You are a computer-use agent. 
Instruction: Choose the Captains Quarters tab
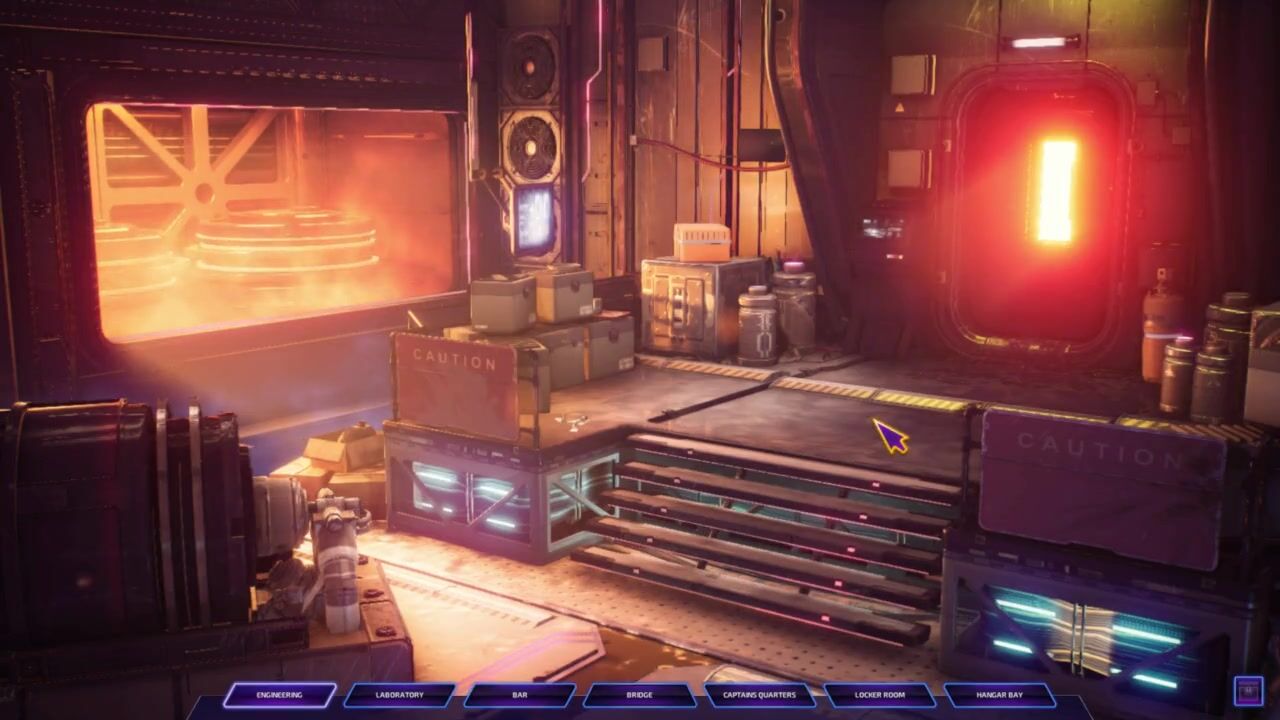pyautogui.click(x=759, y=695)
